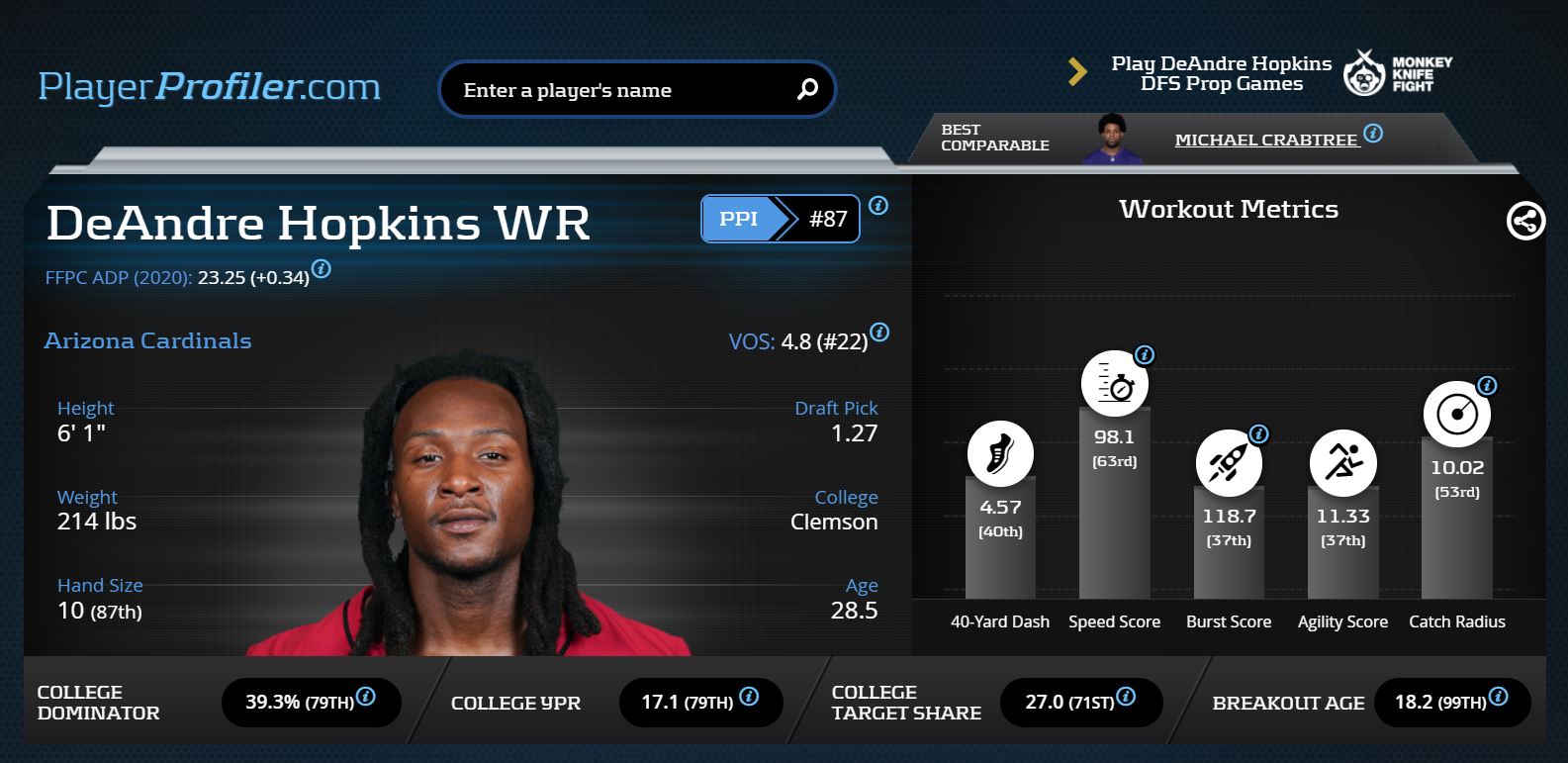Open Michael Crabtree's comparable player profile

coord(1266,140)
